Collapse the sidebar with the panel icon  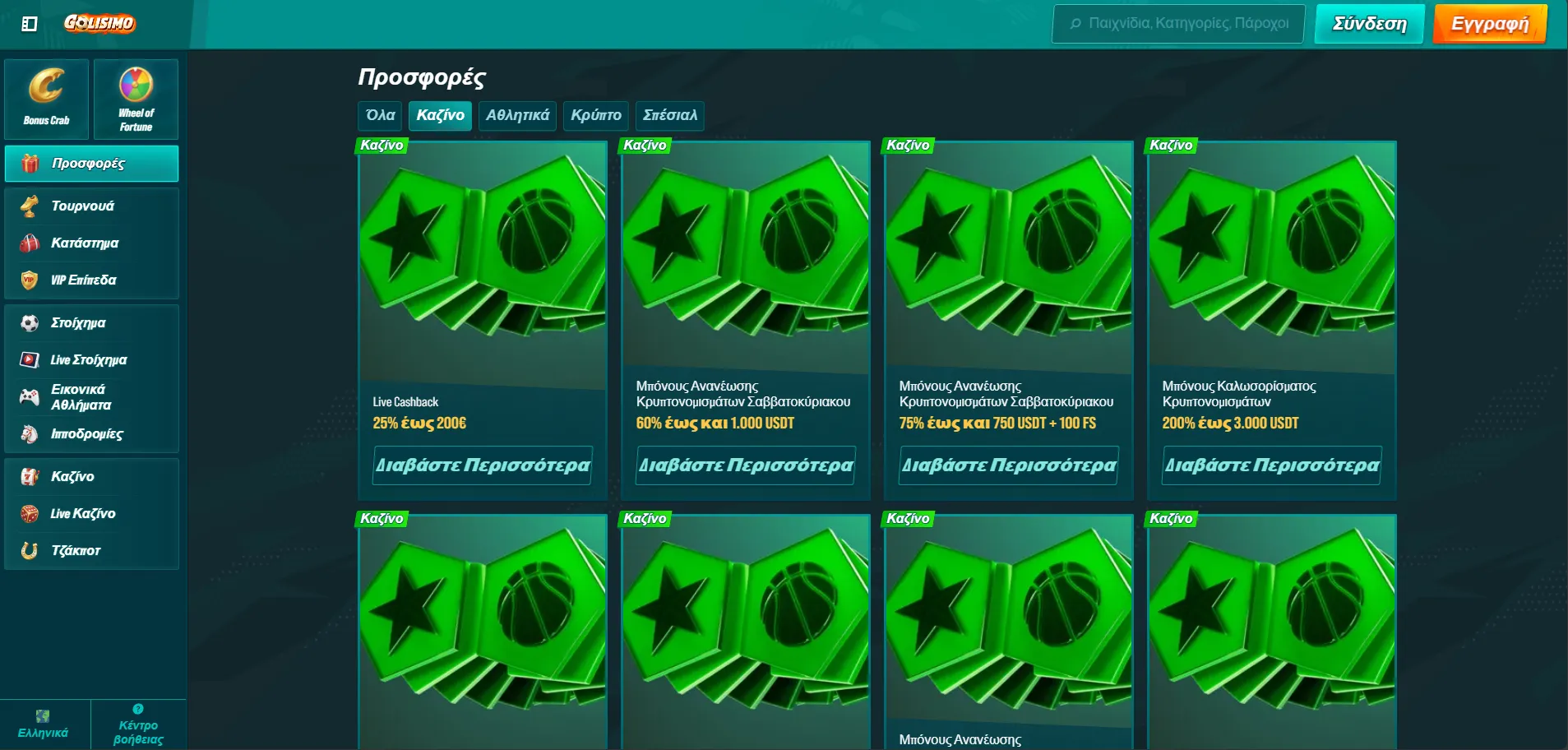tap(30, 24)
